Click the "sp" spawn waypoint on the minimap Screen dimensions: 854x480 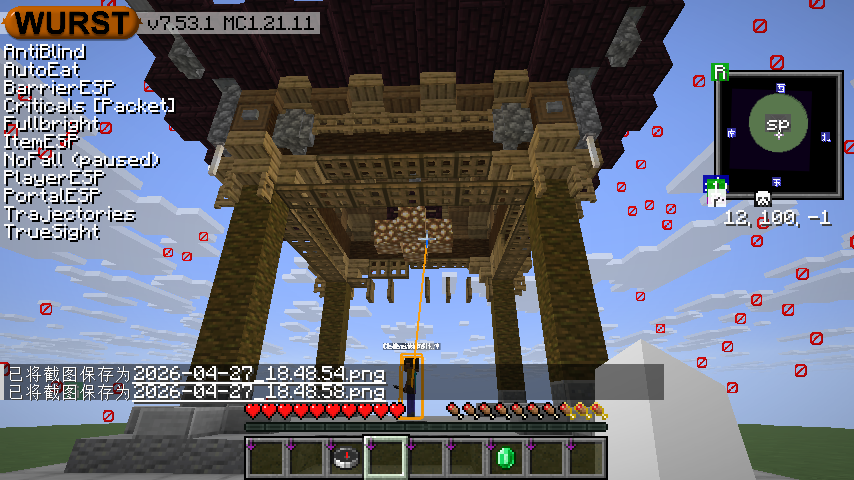pyautogui.click(x=777, y=124)
